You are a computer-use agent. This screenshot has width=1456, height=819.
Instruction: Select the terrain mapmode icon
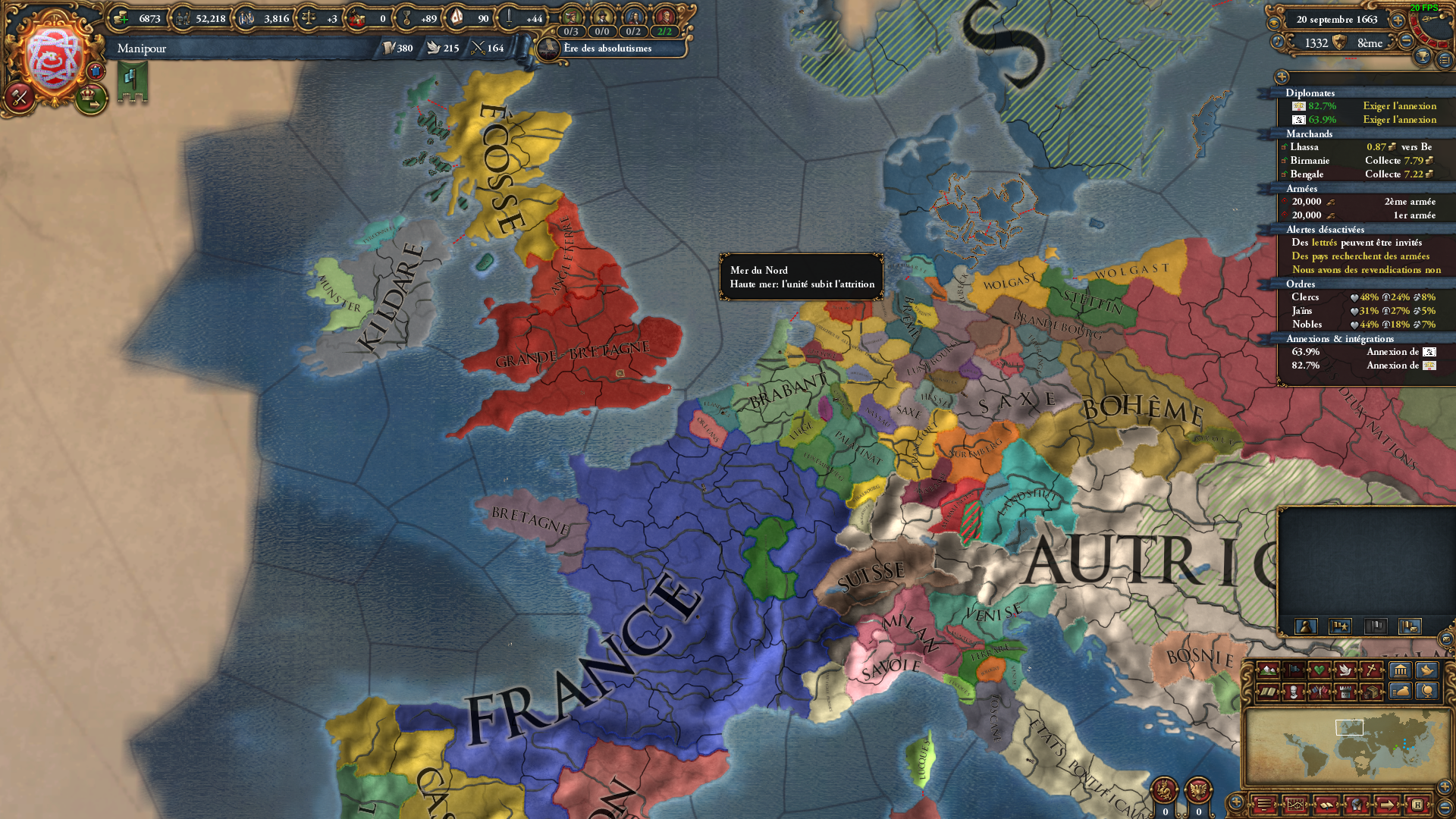point(1266,670)
